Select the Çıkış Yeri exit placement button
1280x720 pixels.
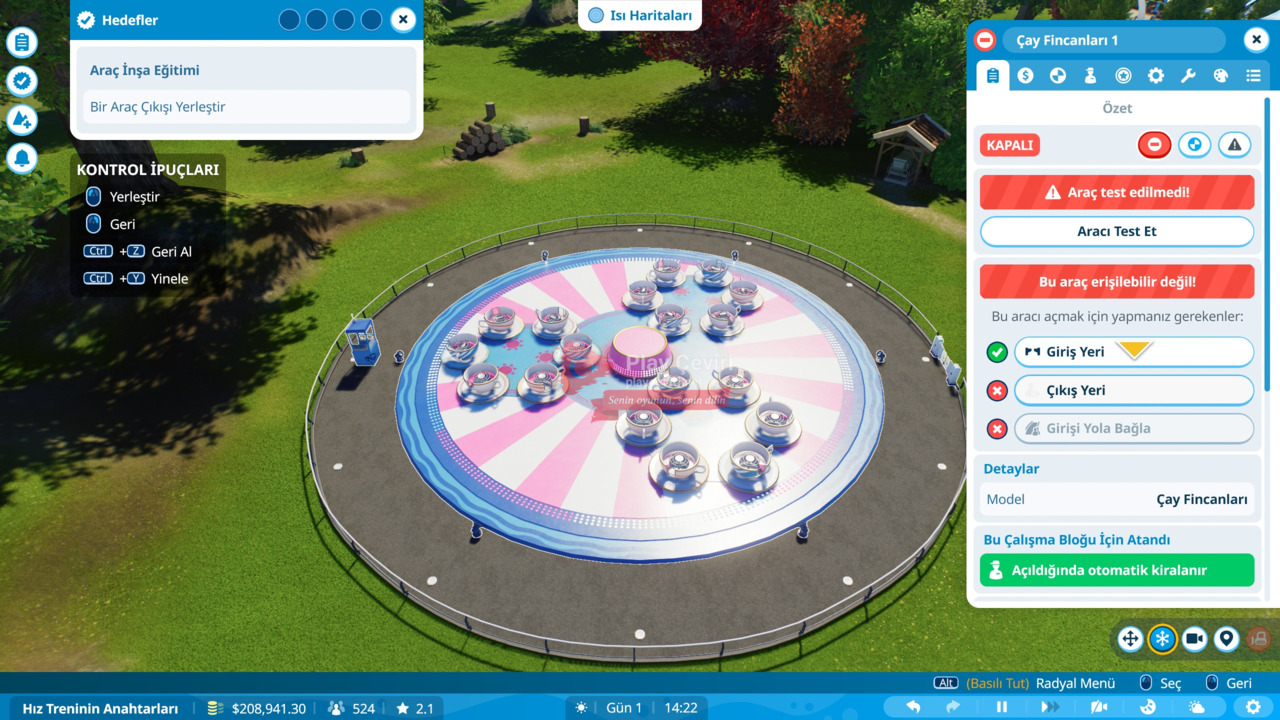[x=1133, y=390]
